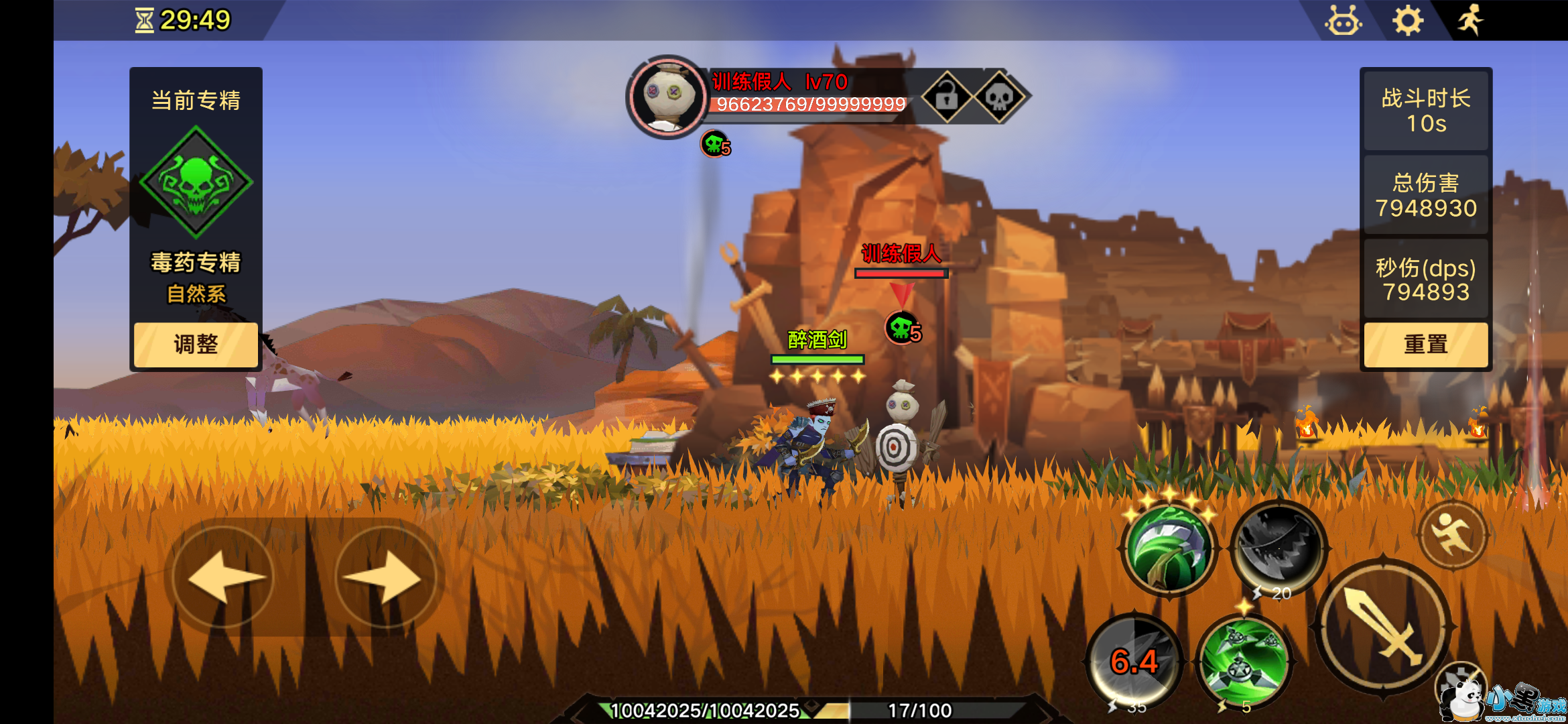
Task: Open the gear settings menu
Action: click(x=1408, y=21)
